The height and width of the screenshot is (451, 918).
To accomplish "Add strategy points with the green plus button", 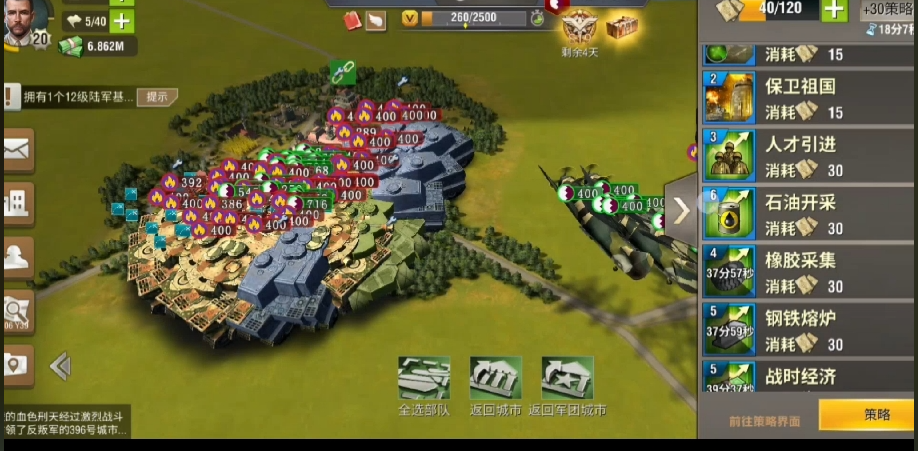I will (834, 10).
